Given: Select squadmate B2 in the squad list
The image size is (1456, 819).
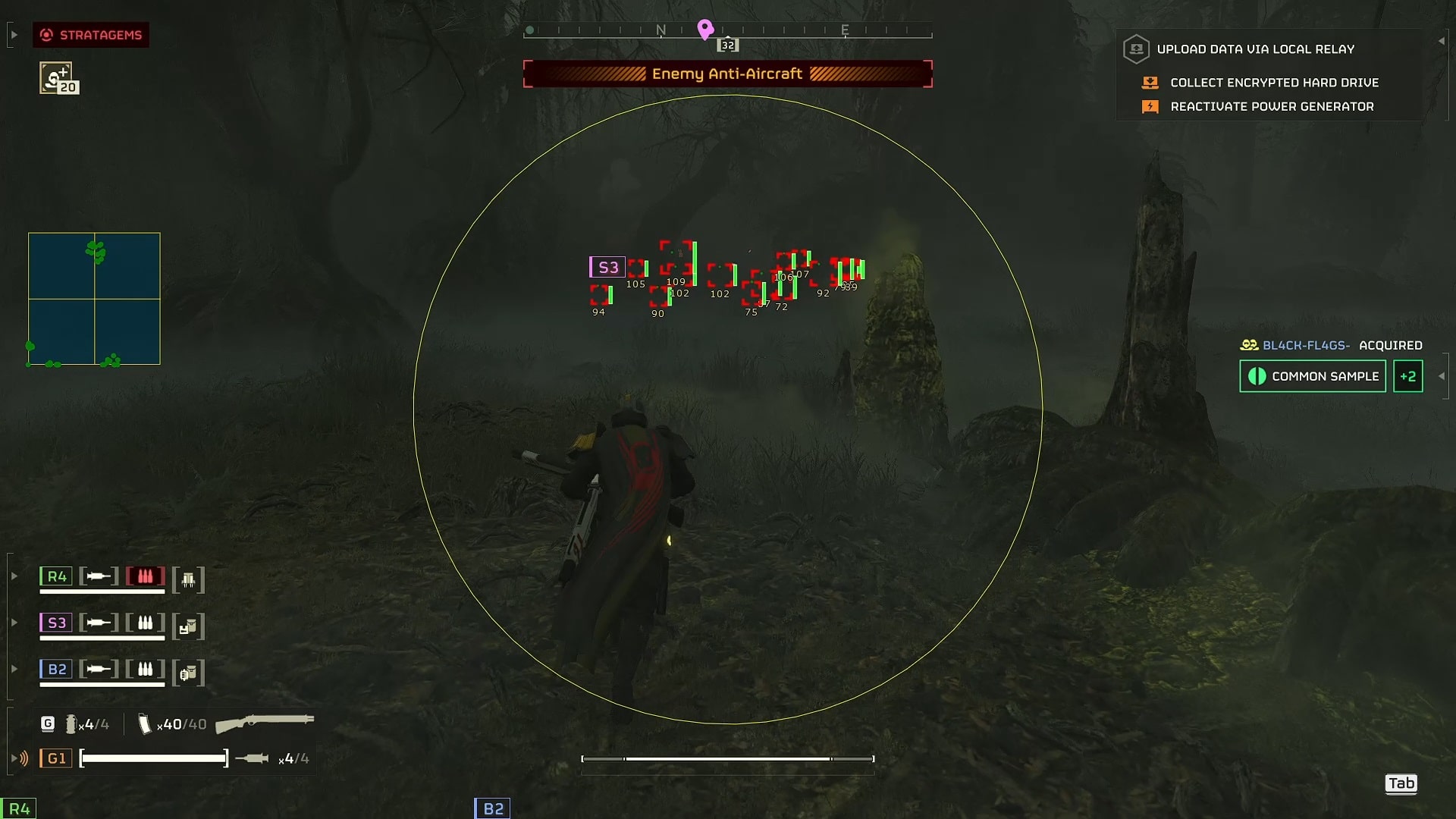Looking at the screenshot, I should pyautogui.click(x=56, y=669).
